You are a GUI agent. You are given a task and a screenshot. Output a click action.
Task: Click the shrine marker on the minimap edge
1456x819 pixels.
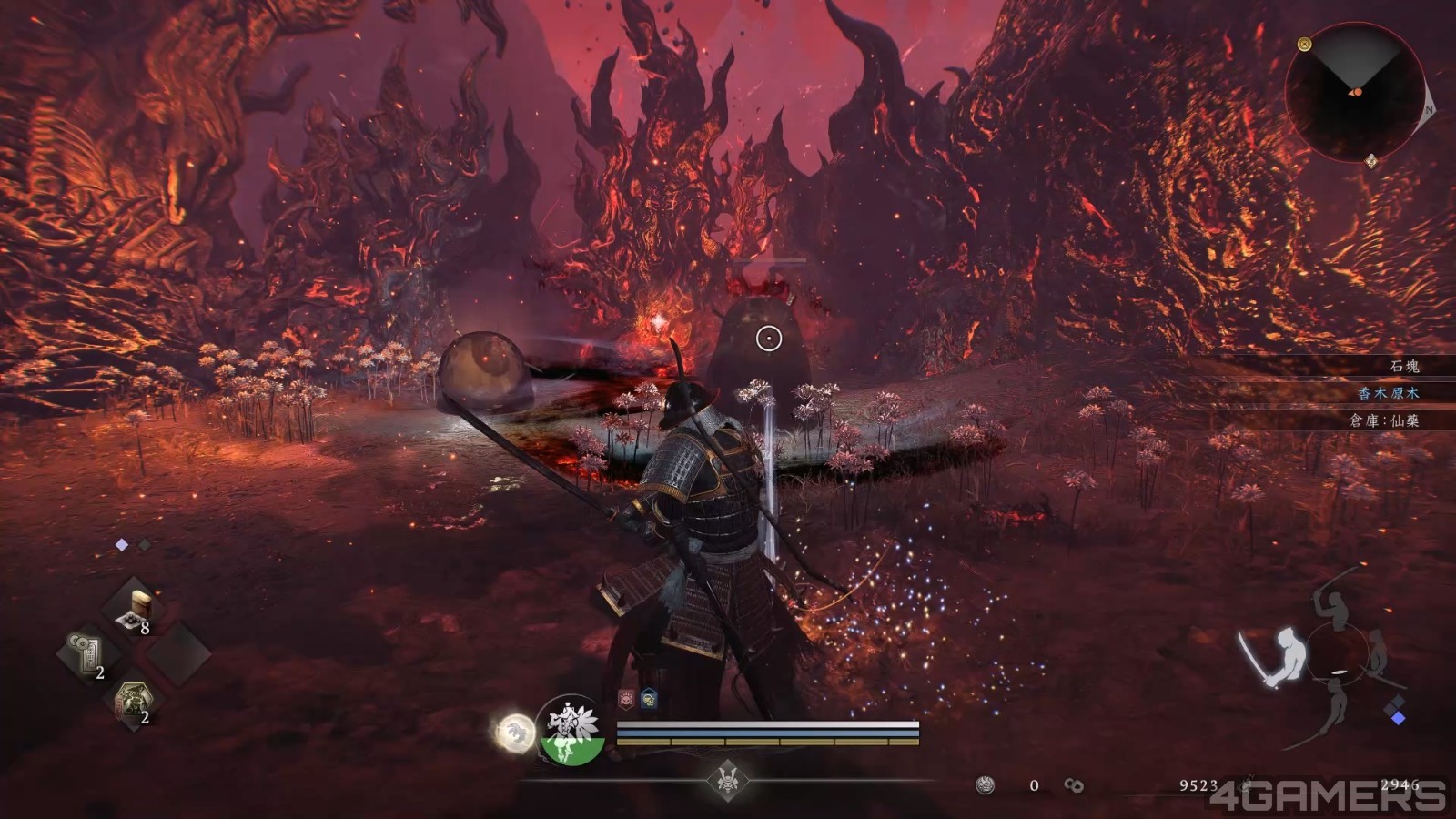click(1371, 161)
